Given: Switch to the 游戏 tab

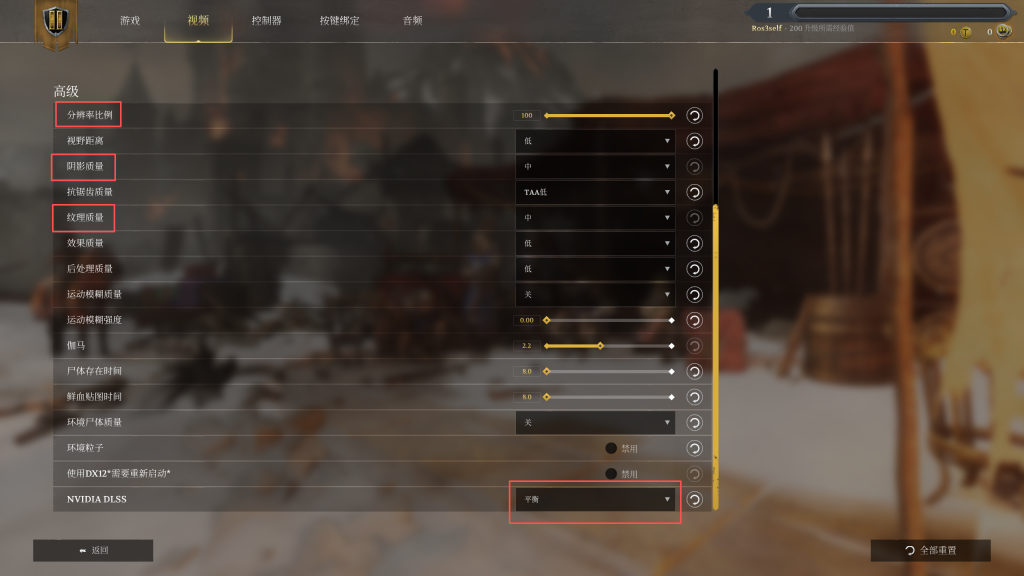Looking at the screenshot, I should coord(130,20).
